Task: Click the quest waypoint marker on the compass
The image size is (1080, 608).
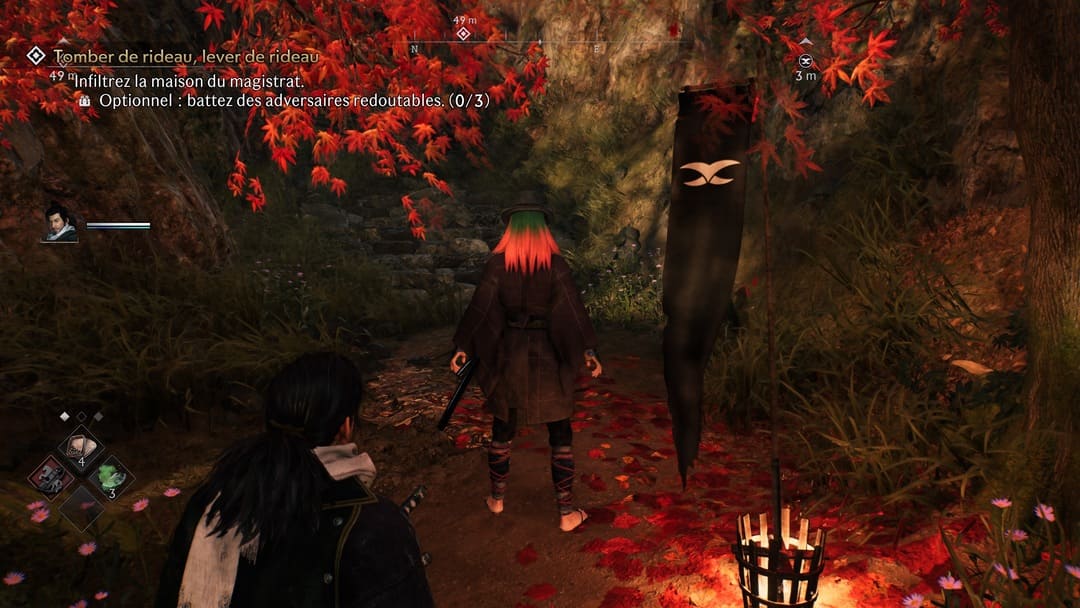Action: point(462,34)
